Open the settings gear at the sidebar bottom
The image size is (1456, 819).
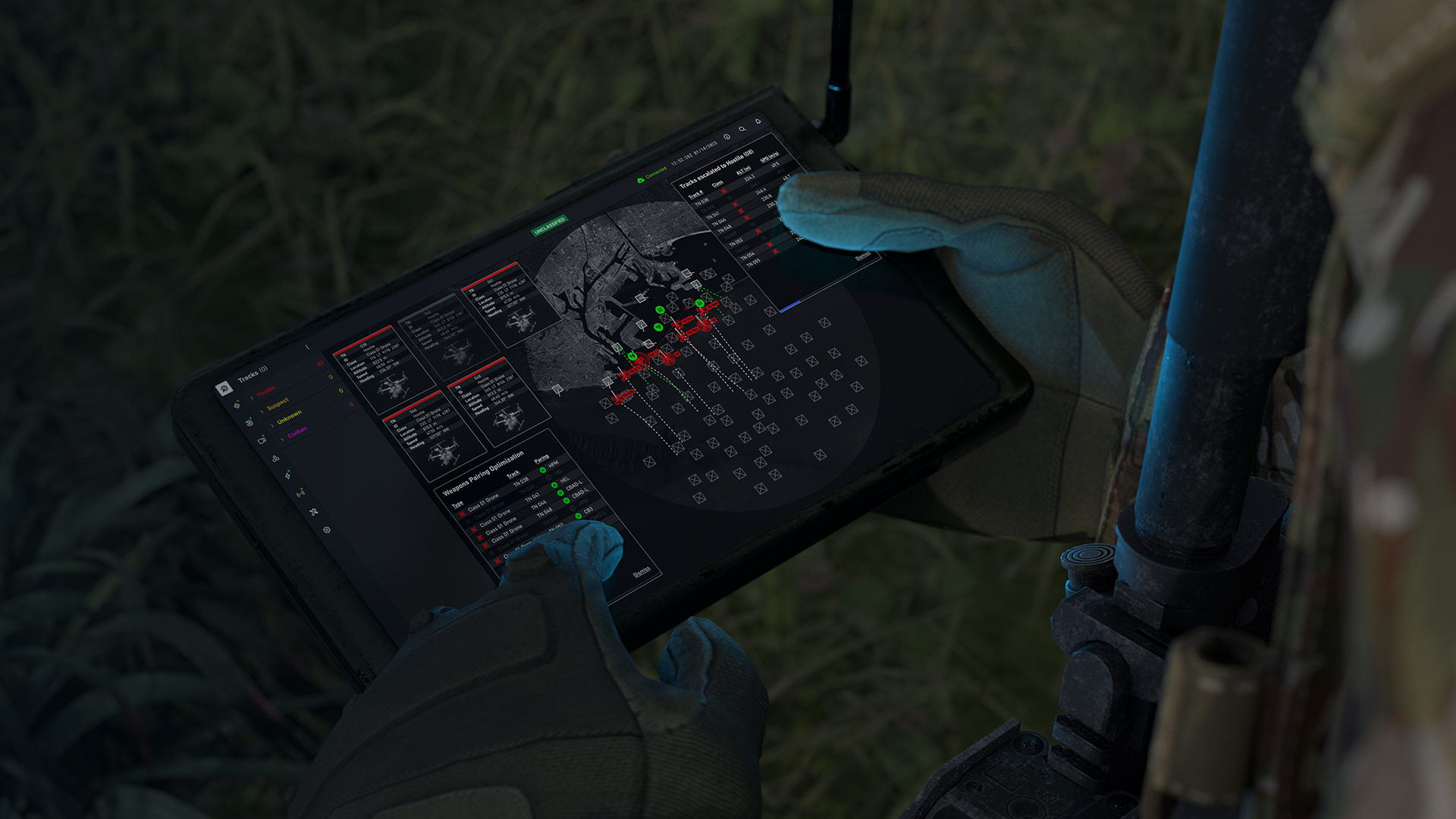click(x=326, y=530)
